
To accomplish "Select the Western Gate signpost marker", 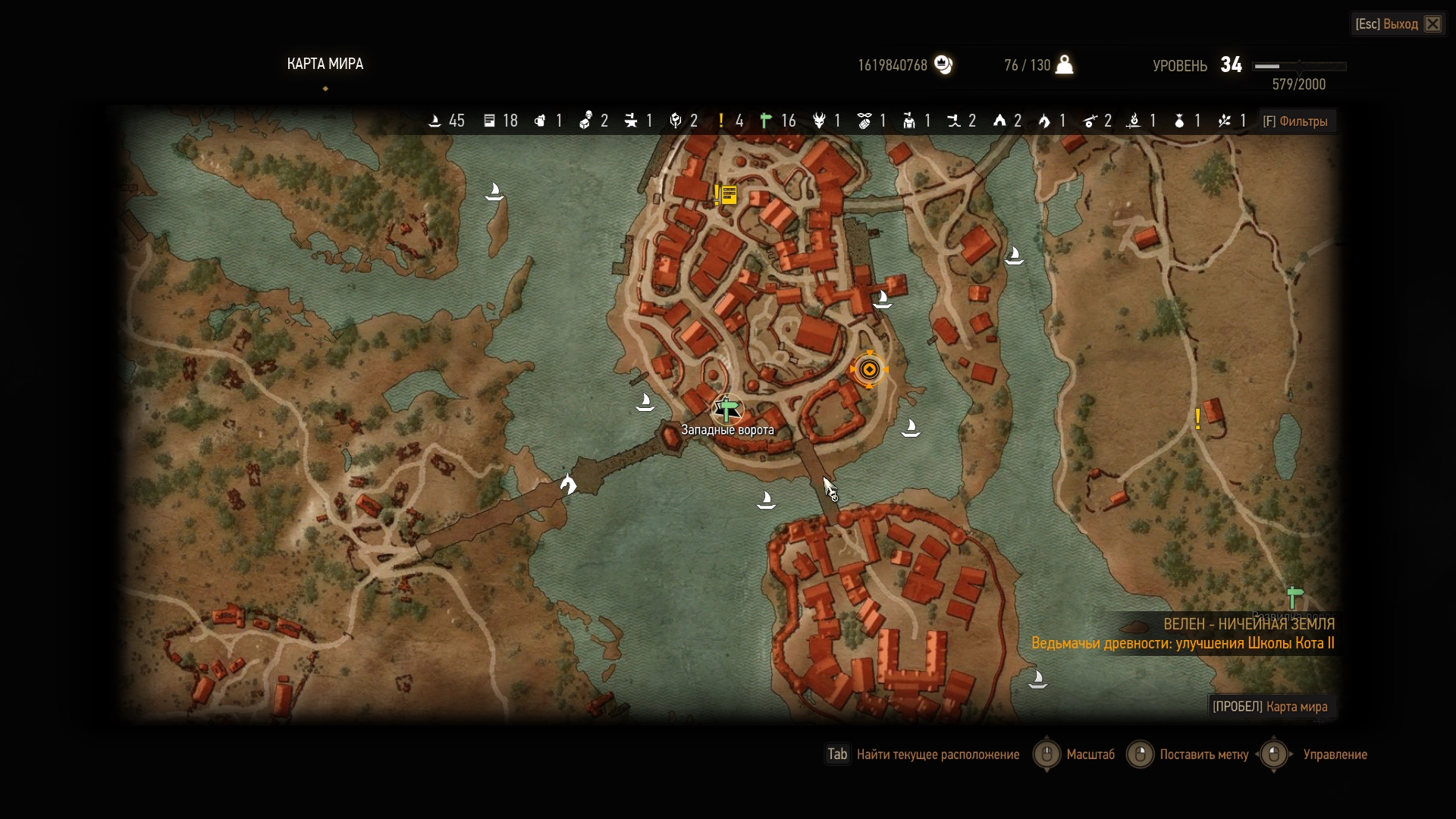I will click(726, 410).
